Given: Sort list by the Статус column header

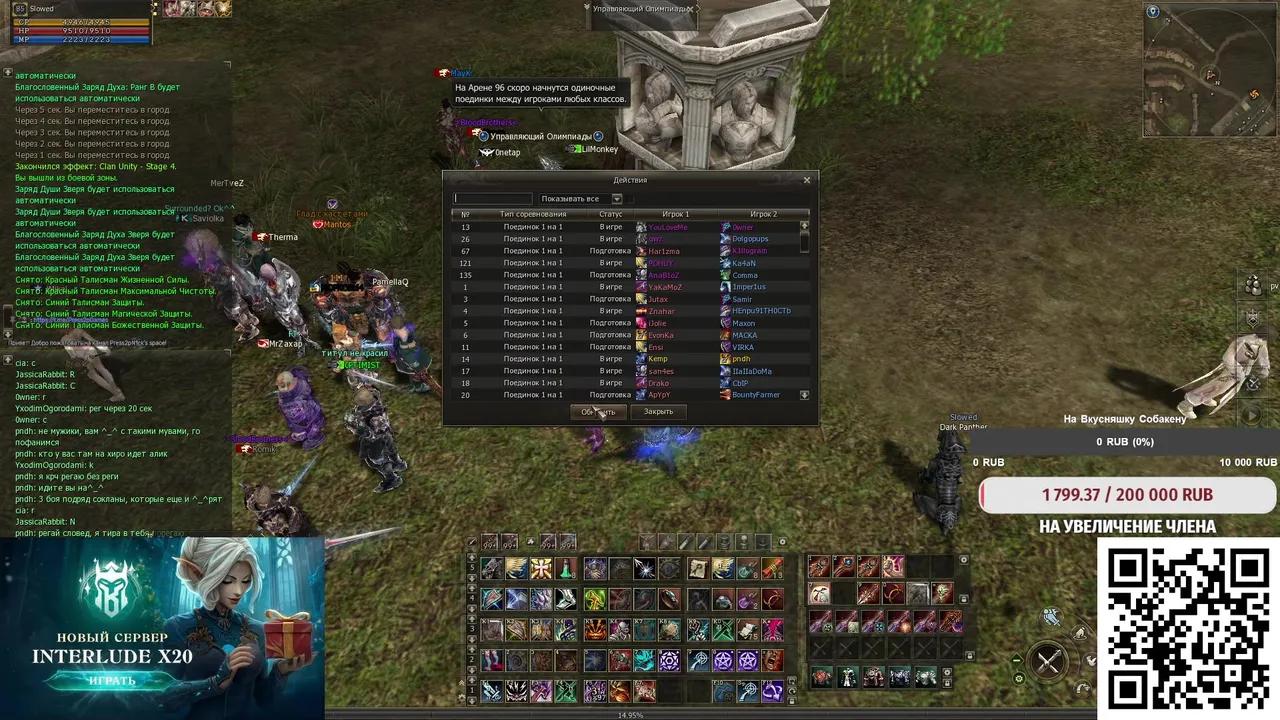Looking at the screenshot, I should click(x=610, y=214).
